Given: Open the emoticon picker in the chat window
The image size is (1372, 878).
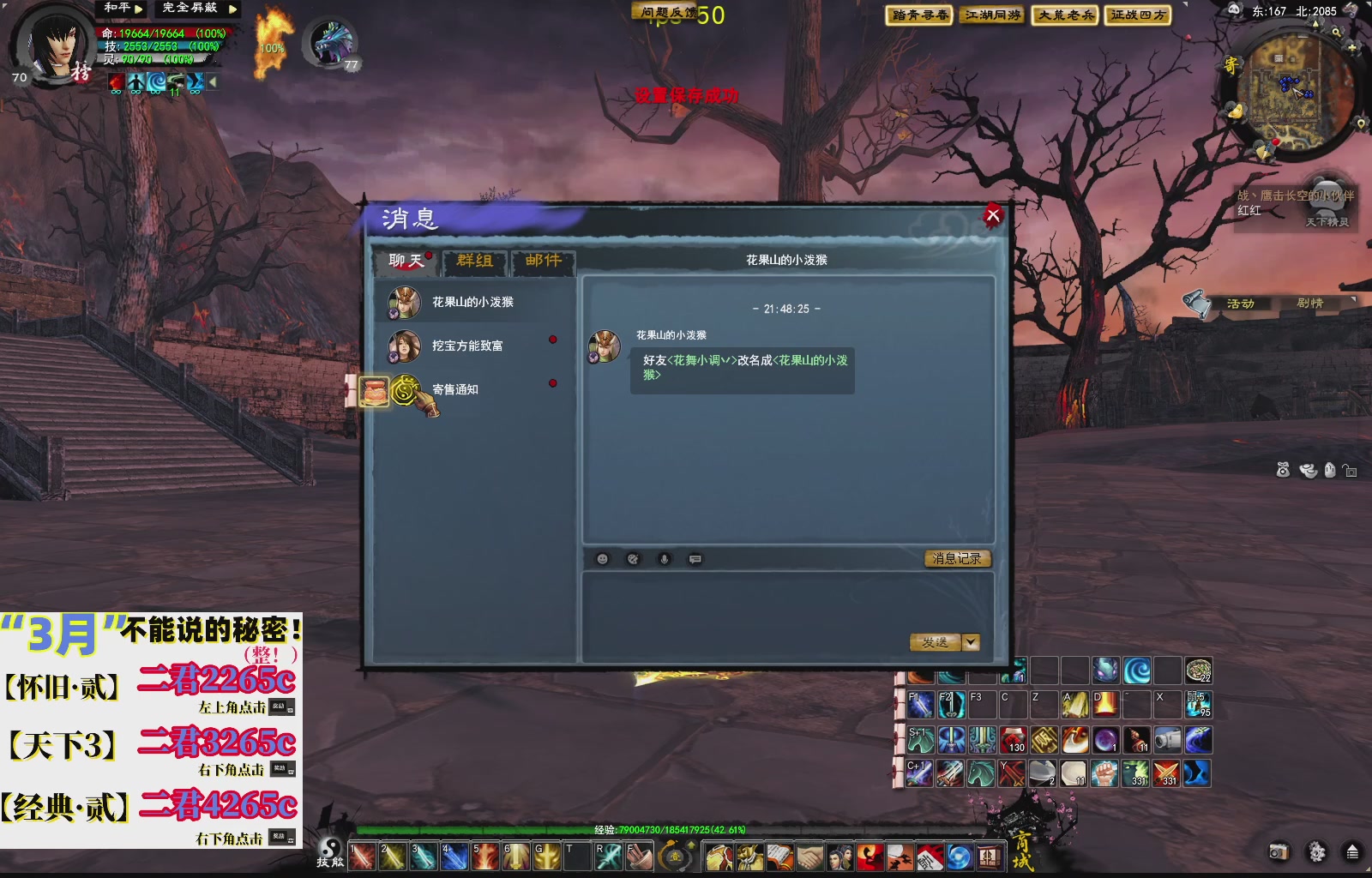Looking at the screenshot, I should [602, 559].
